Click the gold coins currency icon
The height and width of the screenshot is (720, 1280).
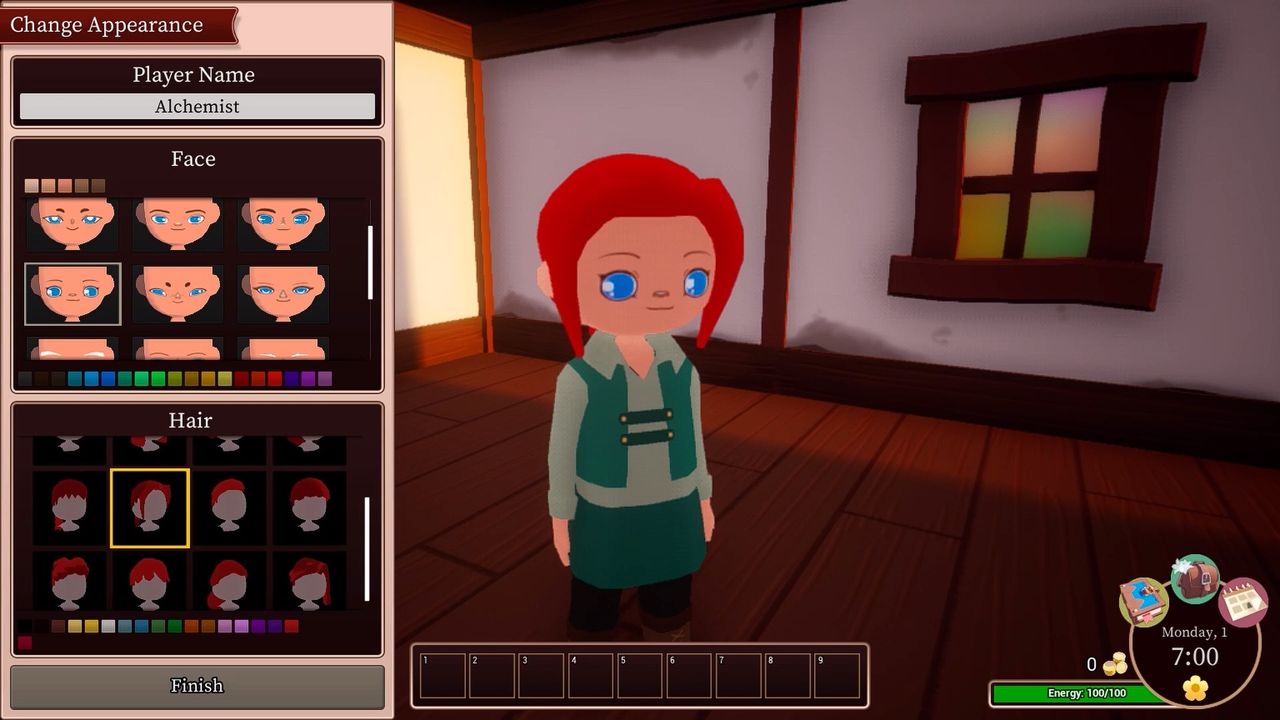(1114, 663)
